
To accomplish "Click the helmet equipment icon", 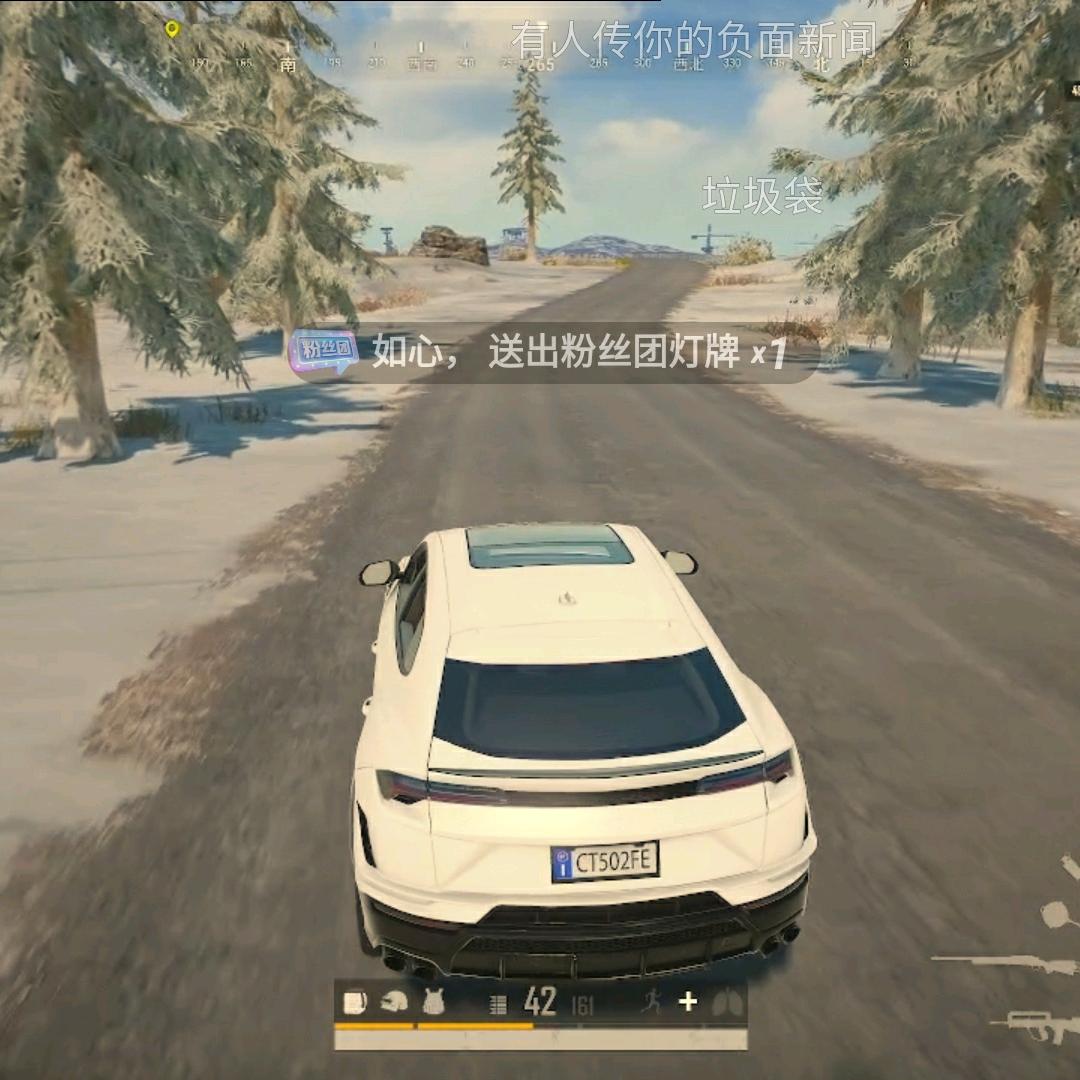I will click(395, 1001).
